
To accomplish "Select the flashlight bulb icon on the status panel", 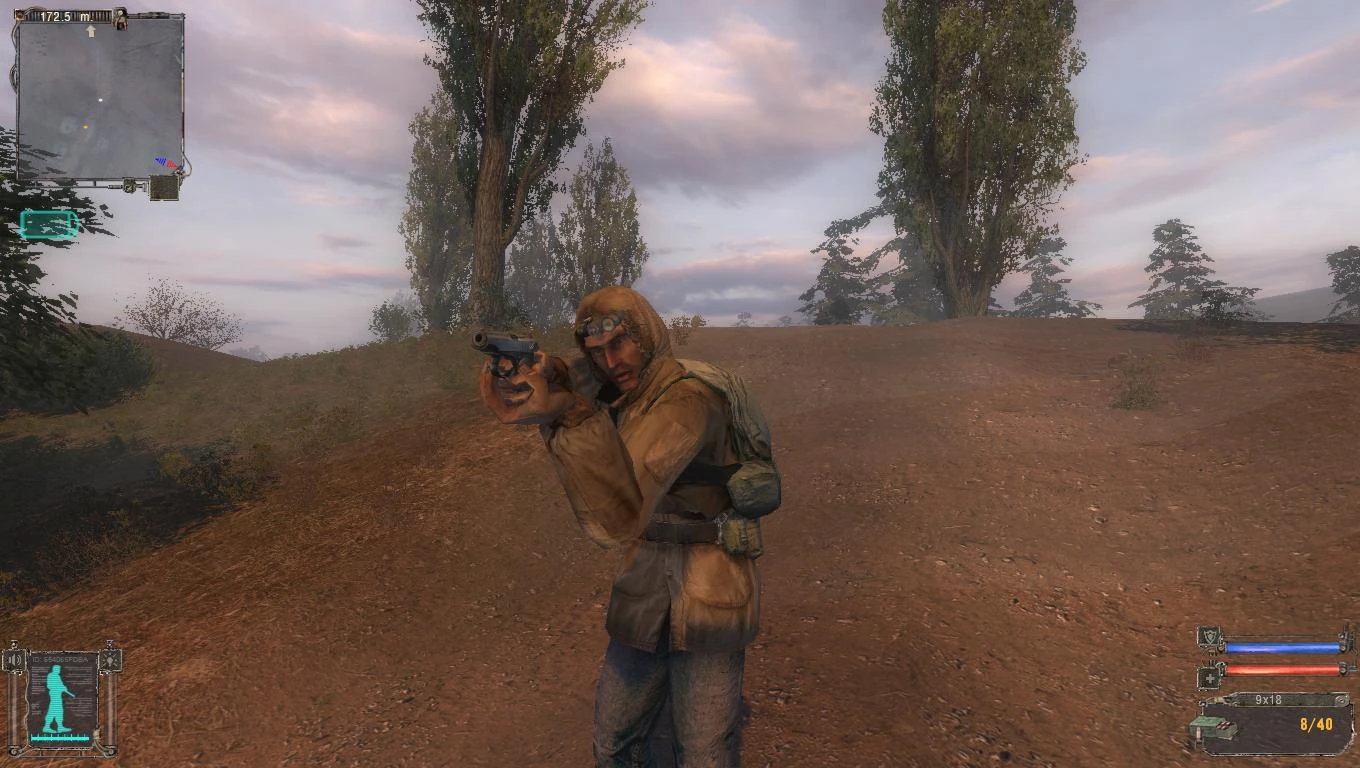I will click(111, 661).
